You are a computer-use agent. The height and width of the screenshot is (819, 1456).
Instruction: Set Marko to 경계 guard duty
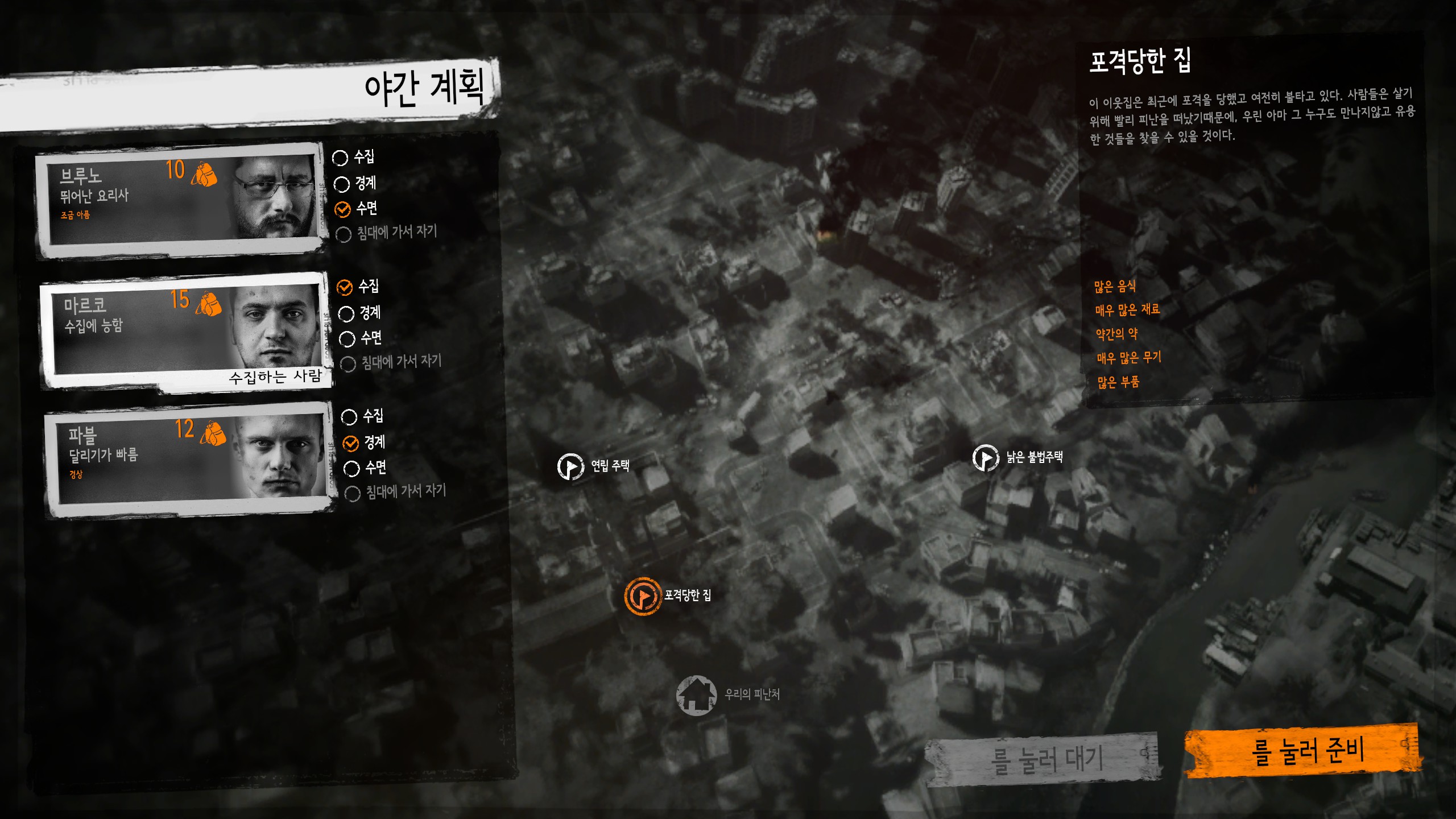[x=344, y=312]
